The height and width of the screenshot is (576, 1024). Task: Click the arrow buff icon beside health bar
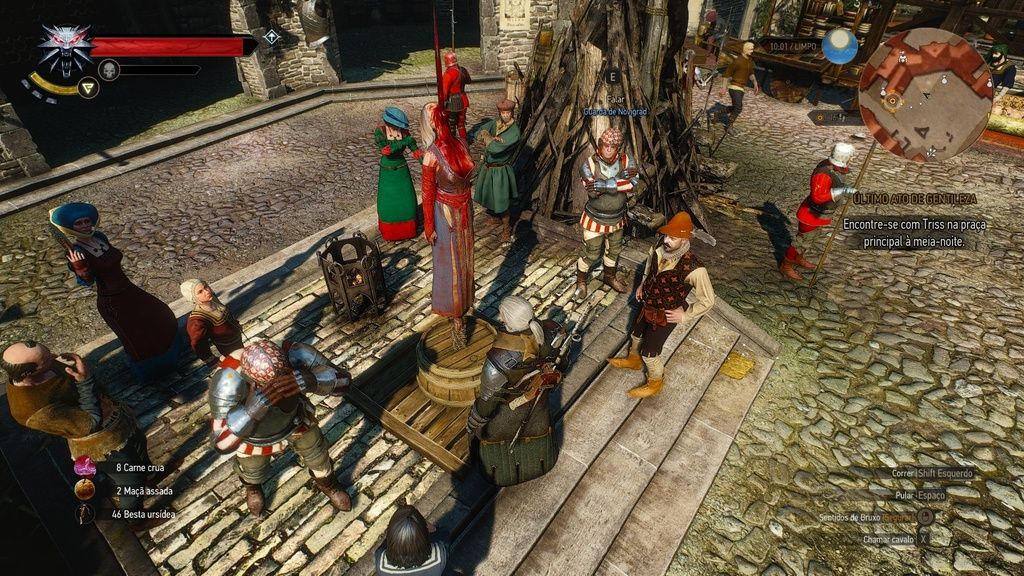click(x=271, y=37)
